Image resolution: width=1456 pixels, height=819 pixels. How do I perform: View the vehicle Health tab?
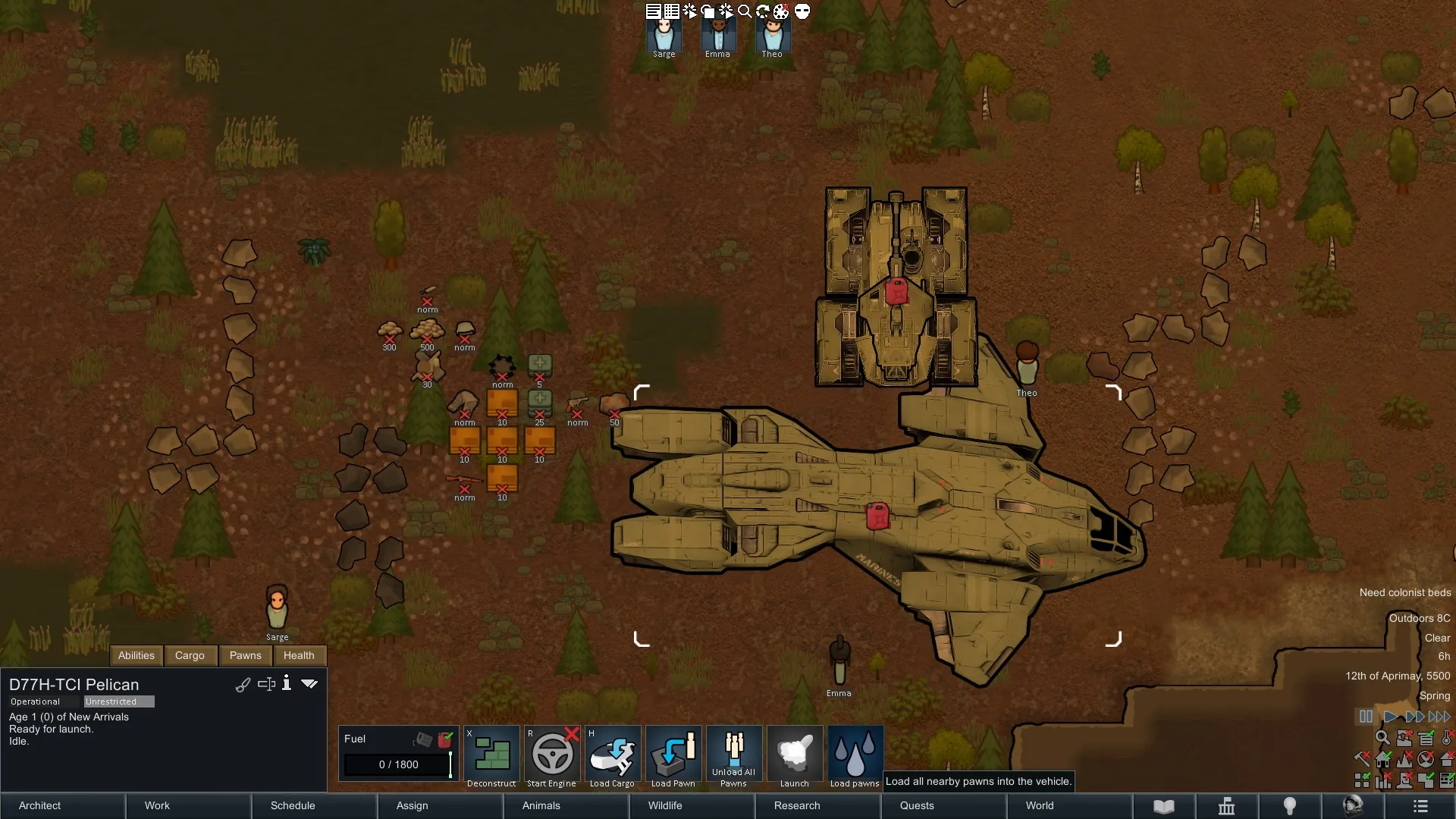tap(299, 655)
